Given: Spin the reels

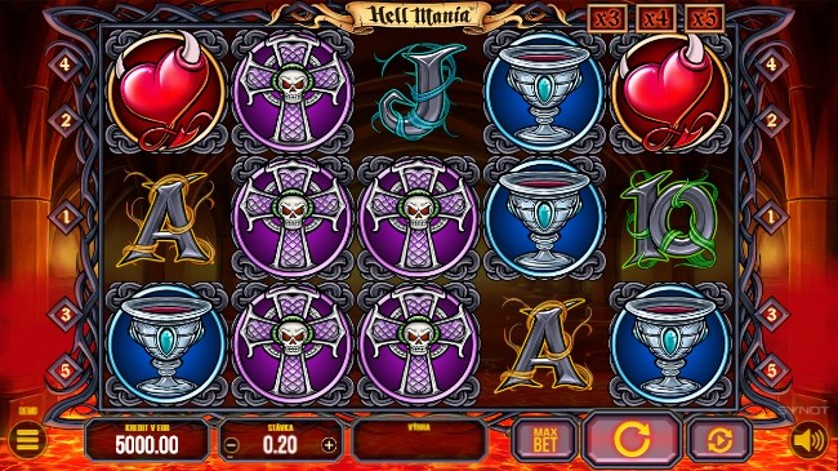Looking at the screenshot, I should [632, 439].
